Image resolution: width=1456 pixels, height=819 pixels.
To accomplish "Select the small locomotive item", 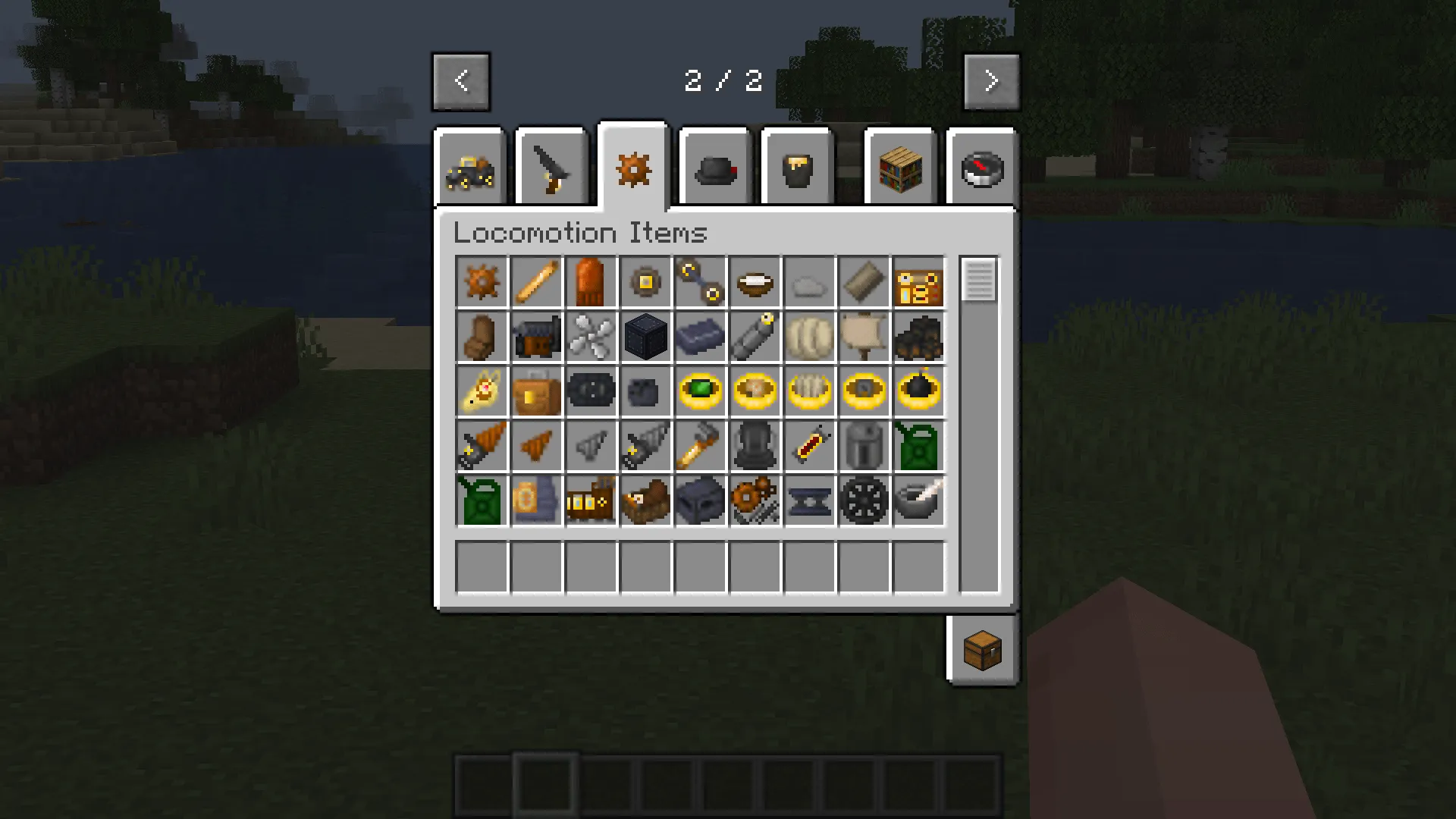I will [591, 501].
